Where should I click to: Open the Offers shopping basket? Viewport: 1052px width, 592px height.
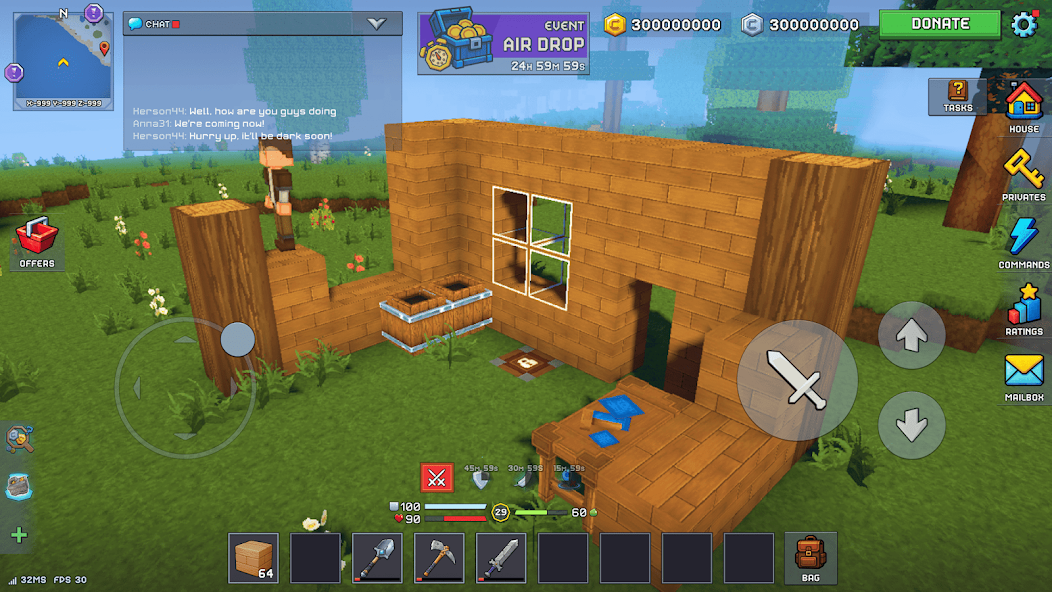(x=37, y=243)
